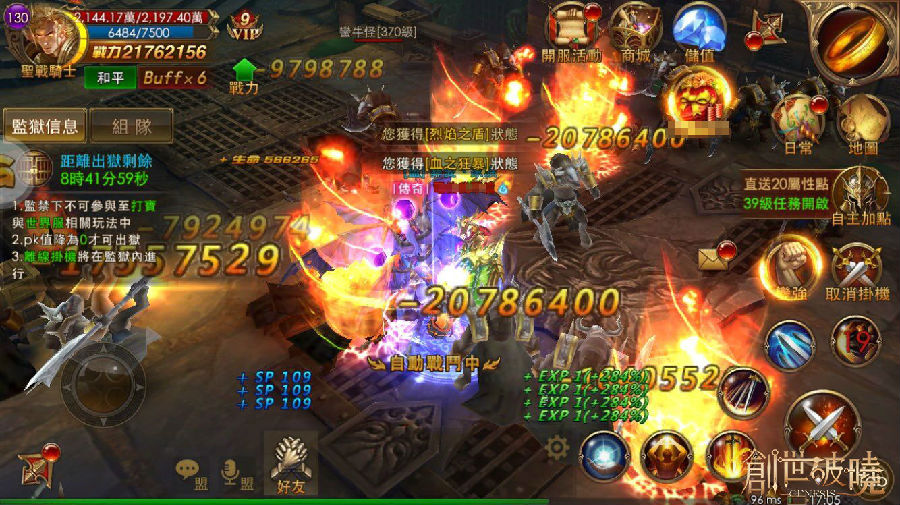Open the 儲值 diamond recharge
This screenshot has height=505, width=900.
click(700, 32)
